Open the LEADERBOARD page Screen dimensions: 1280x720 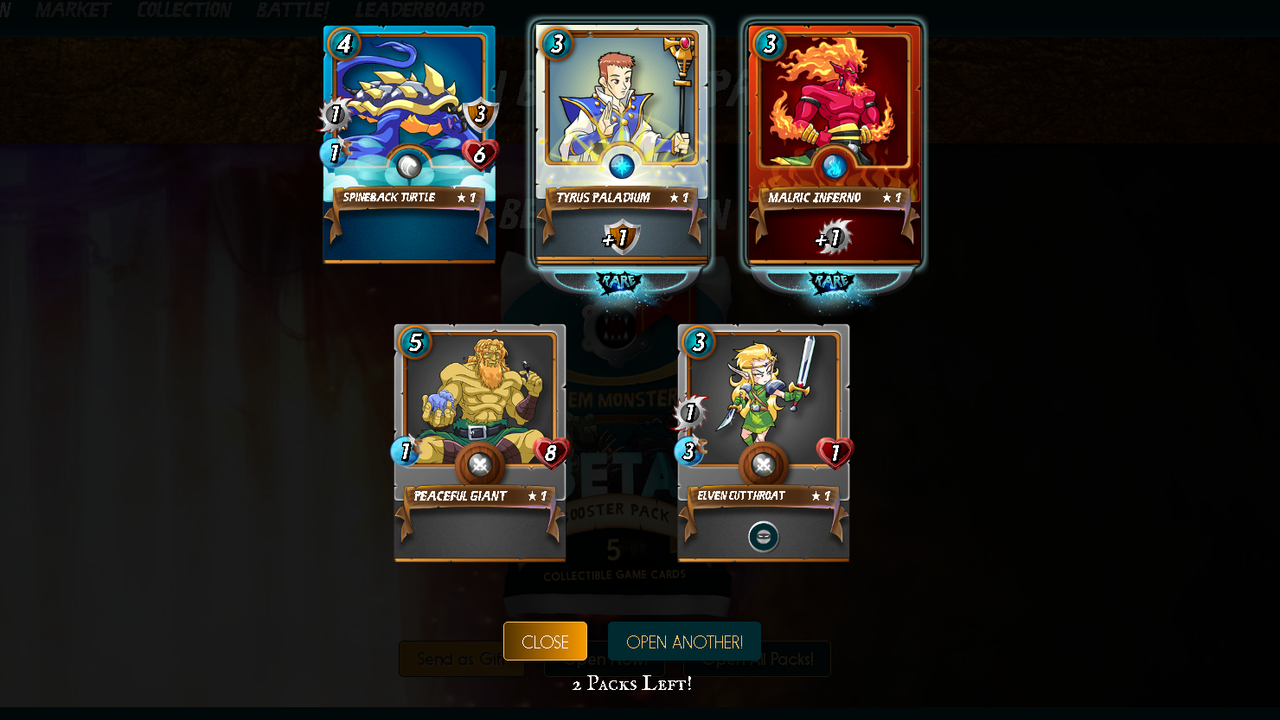pos(420,11)
